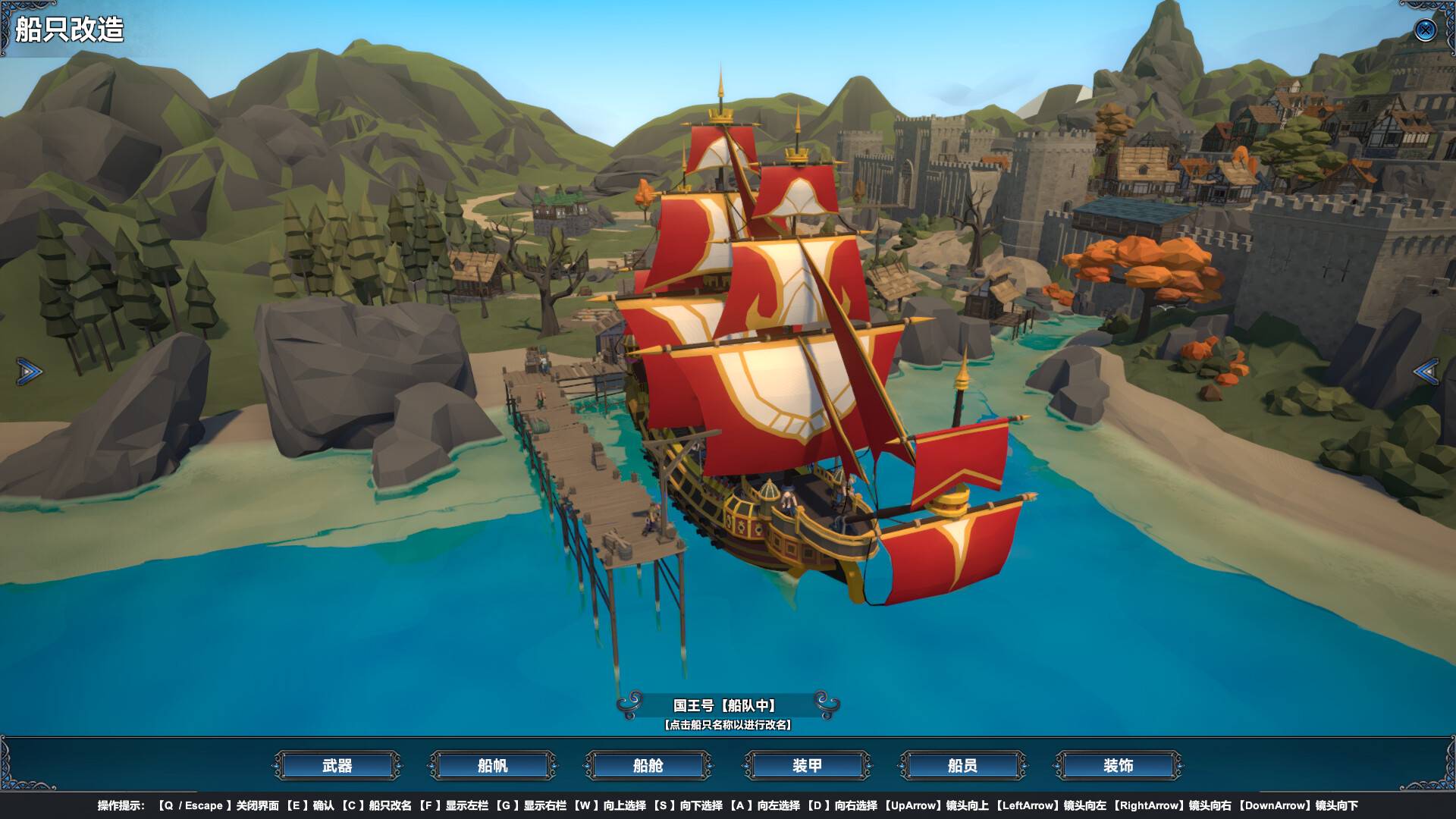
Task: Open the 船员 (Crew) management panel
Action: point(962,767)
